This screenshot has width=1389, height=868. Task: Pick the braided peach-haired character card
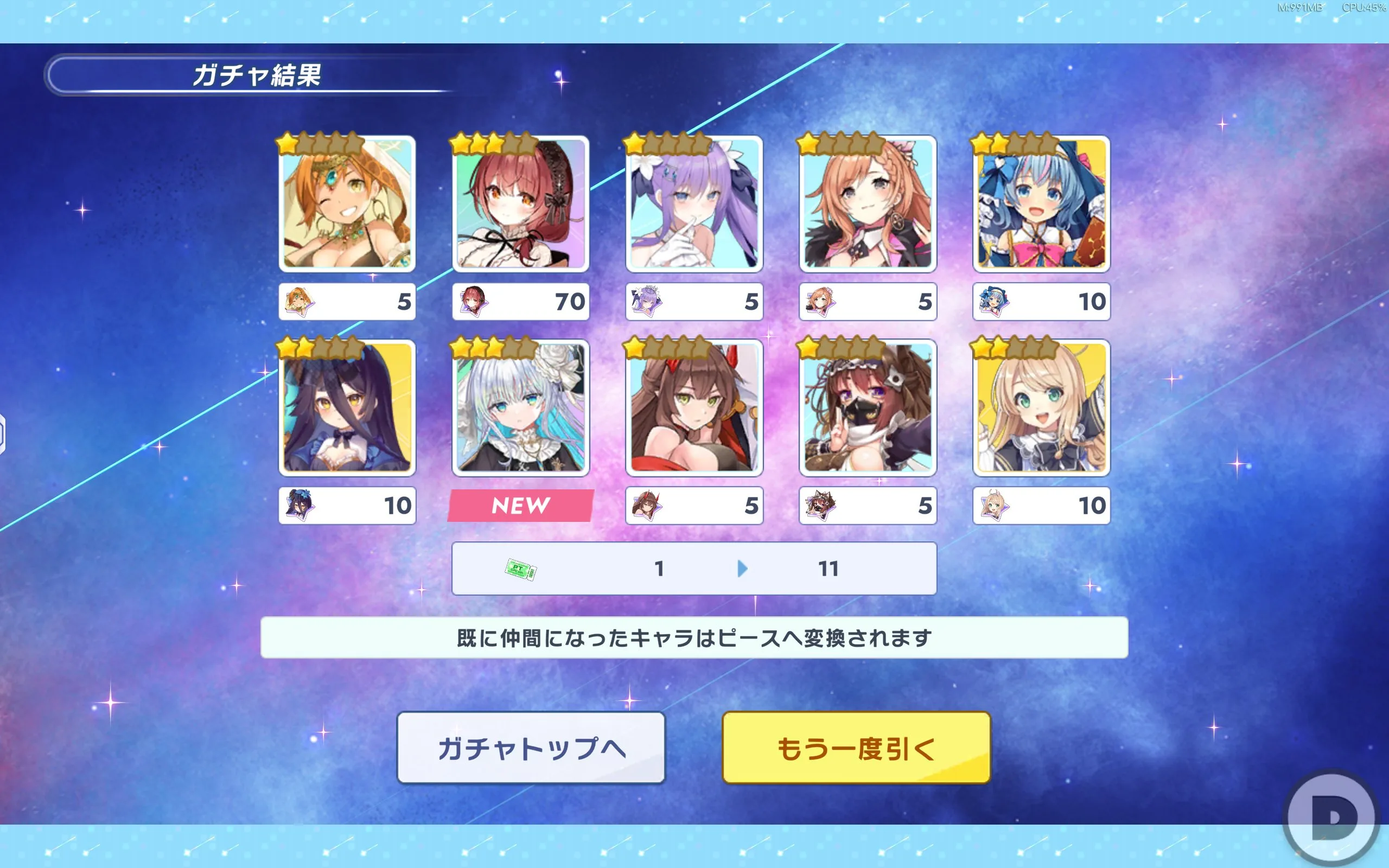pyautogui.click(x=868, y=204)
